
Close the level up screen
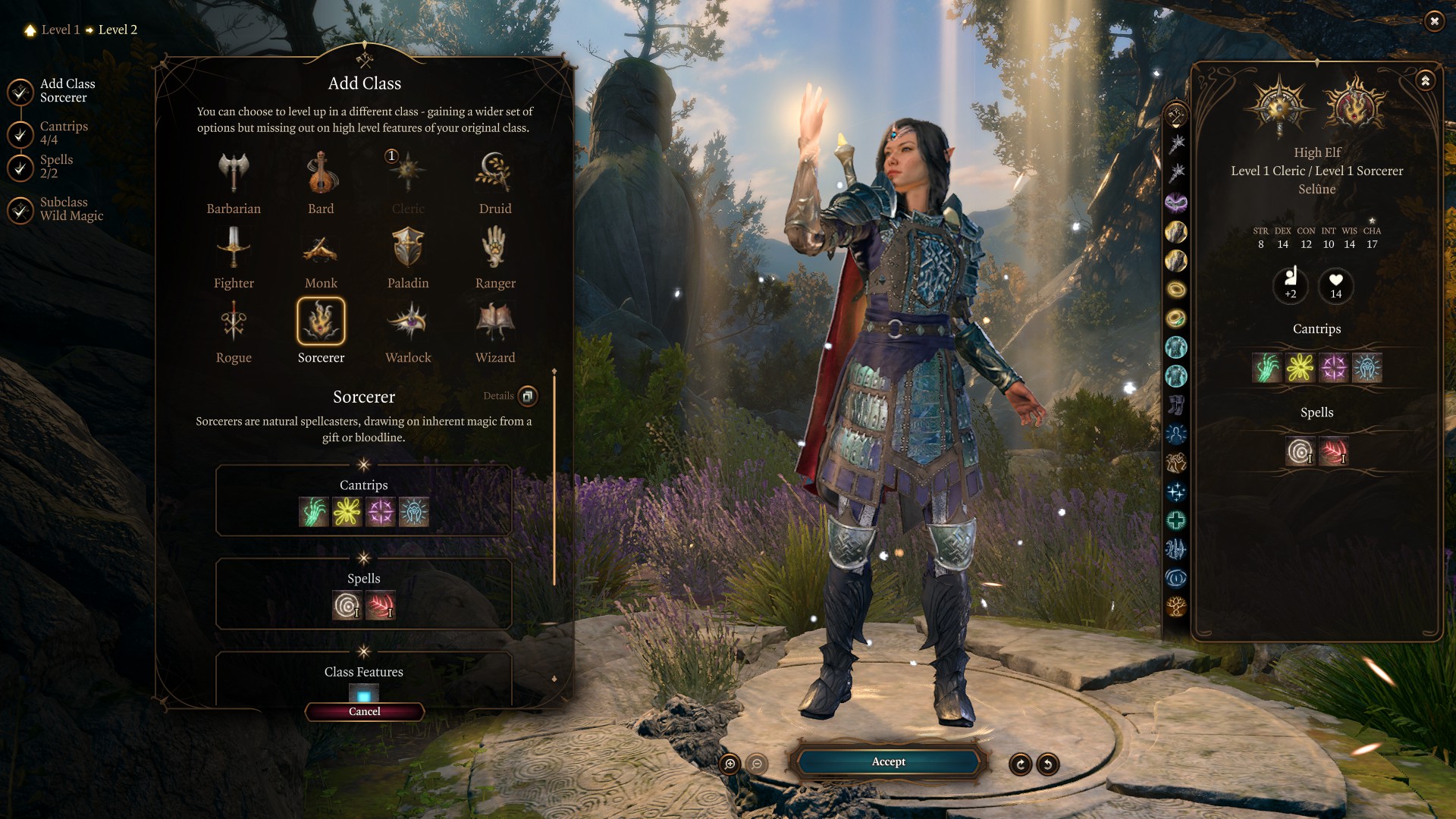[1434, 21]
